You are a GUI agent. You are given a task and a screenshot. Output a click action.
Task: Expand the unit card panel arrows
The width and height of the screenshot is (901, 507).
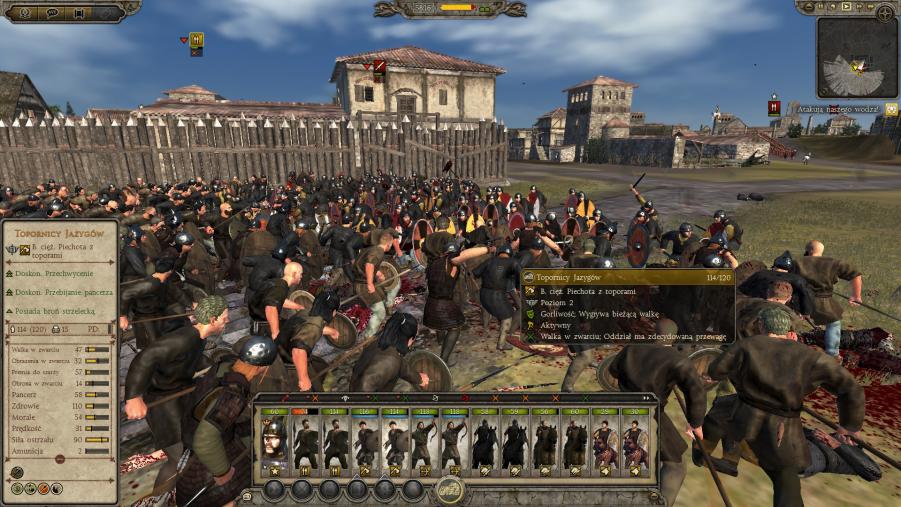tap(246, 495)
